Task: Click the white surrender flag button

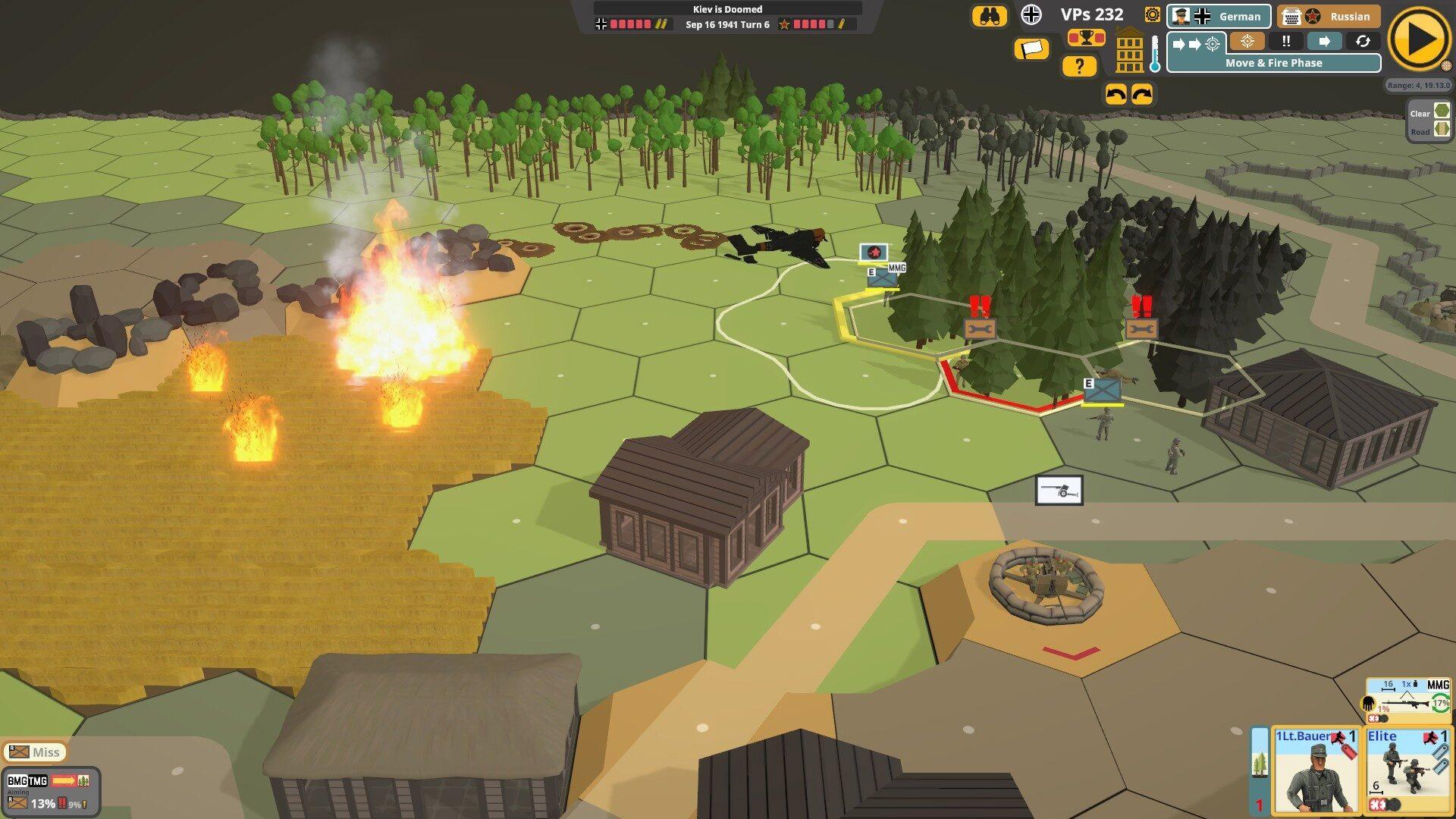Action: [1031, 49]
